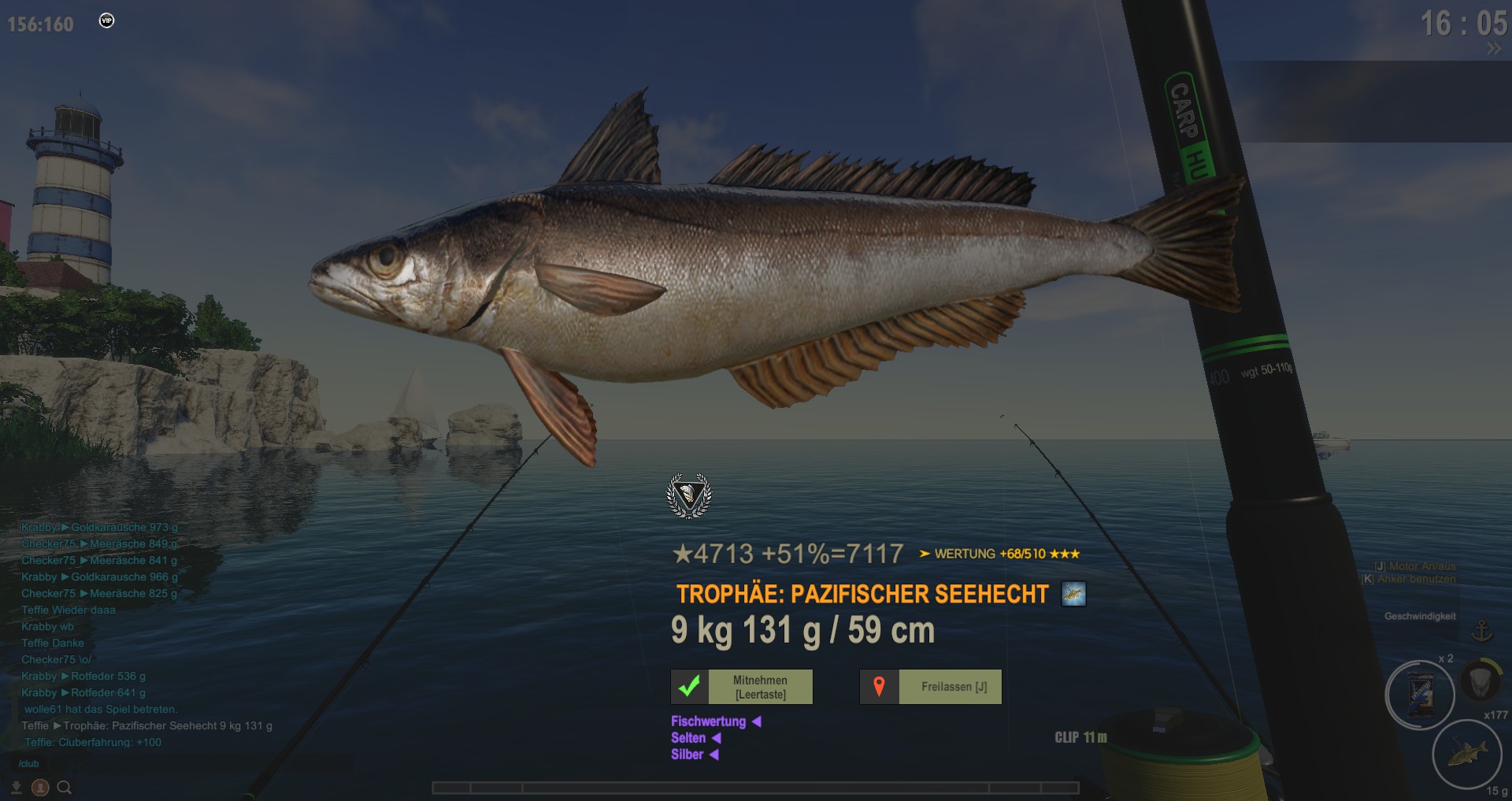Screen dimensions: 1512x801
Task: Click the /club chat channel field
Action: pyautogui.click(x=29, y=764)
